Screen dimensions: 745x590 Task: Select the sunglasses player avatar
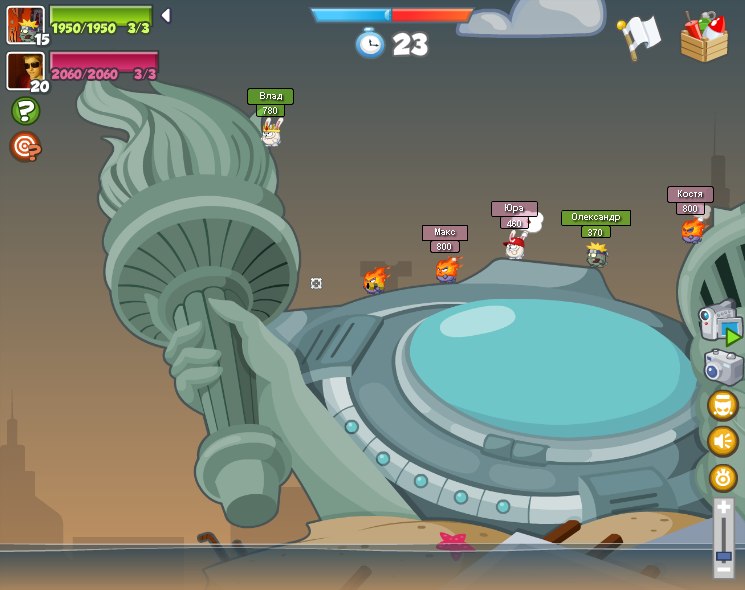(x=25, y=70)
